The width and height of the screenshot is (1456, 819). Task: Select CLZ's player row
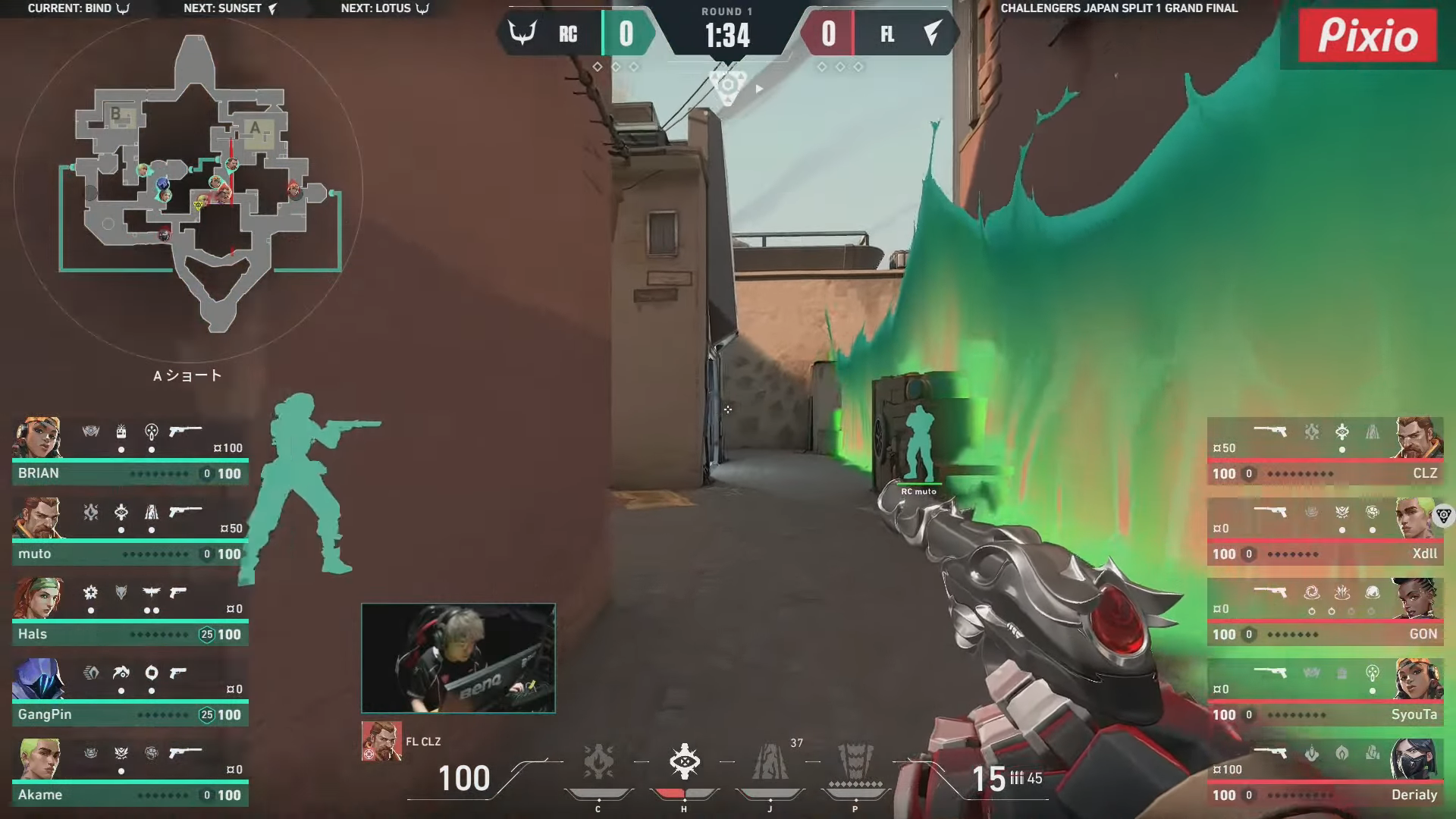point(1324,452)
